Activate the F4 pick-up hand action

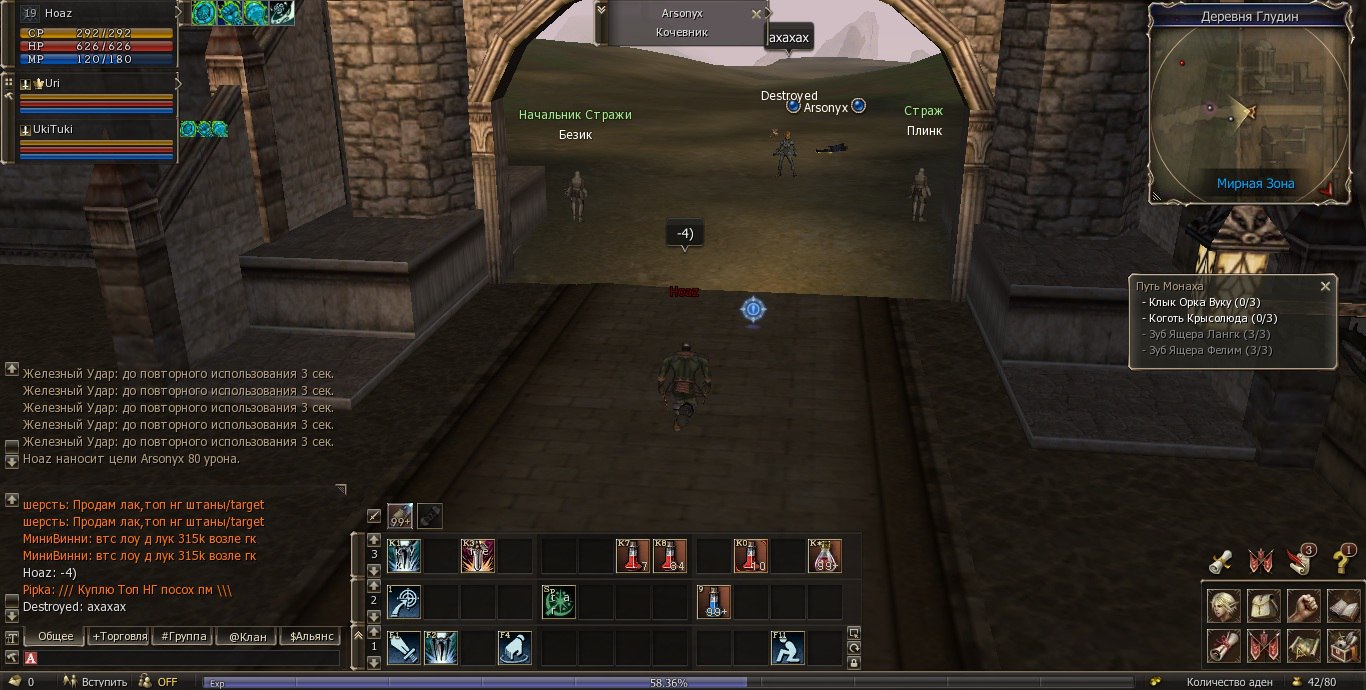pyautogui.click(x=515, y=648)
